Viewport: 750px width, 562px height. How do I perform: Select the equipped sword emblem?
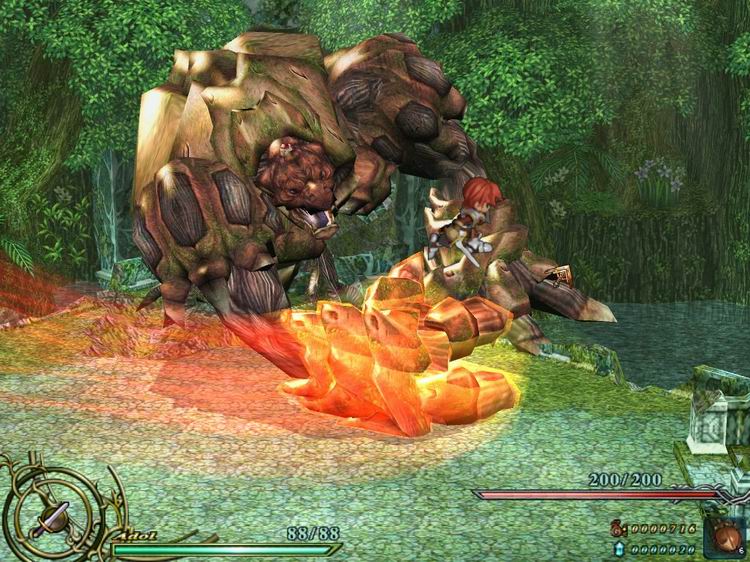click(x=50, y=515)
